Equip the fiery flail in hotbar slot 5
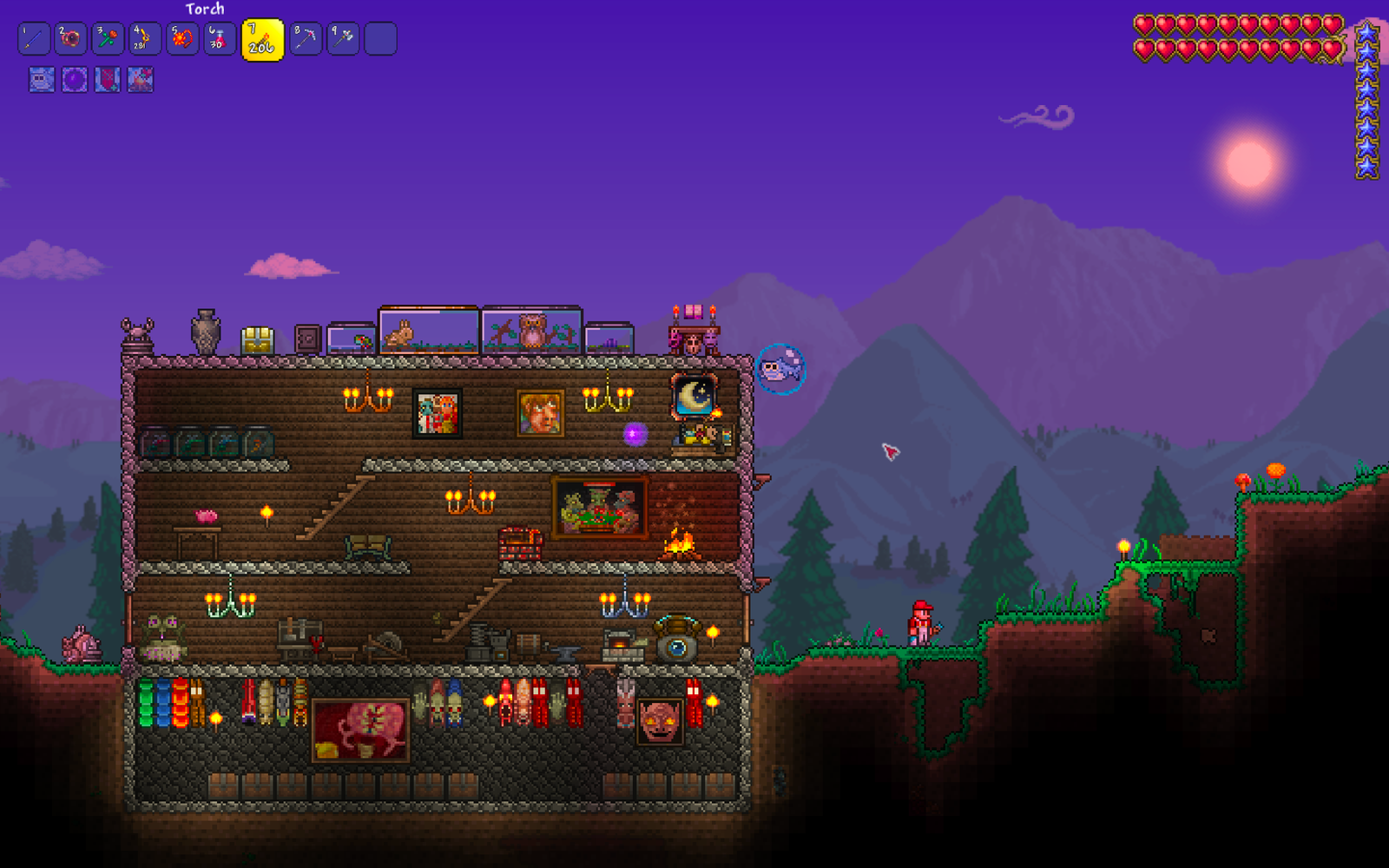The width and height of the screenshot is (1389, 868). tap(182, 38)
